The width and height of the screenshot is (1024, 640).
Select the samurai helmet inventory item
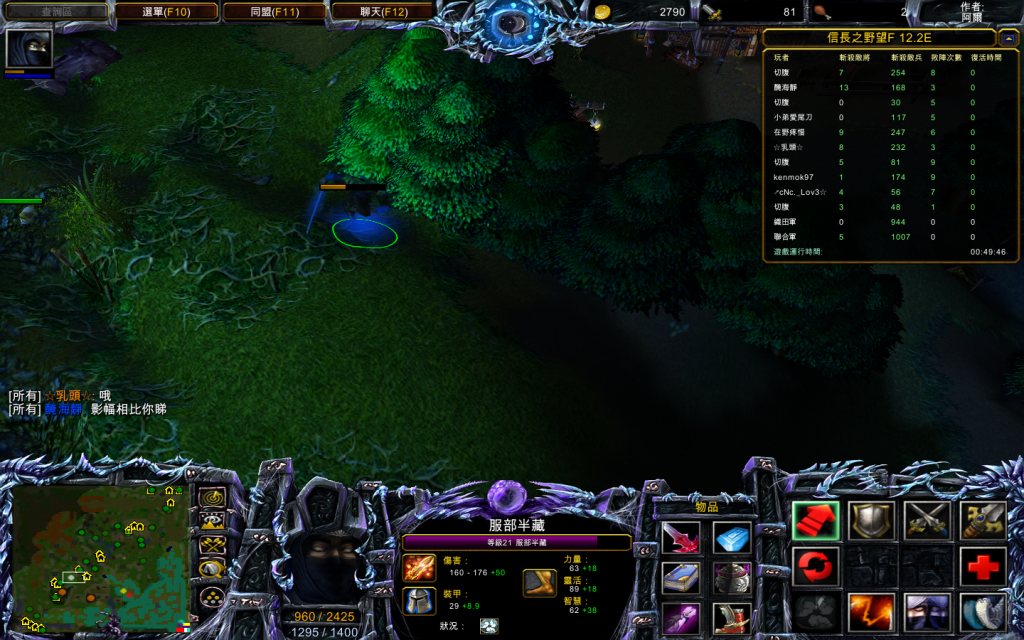[x=732, y=578]
